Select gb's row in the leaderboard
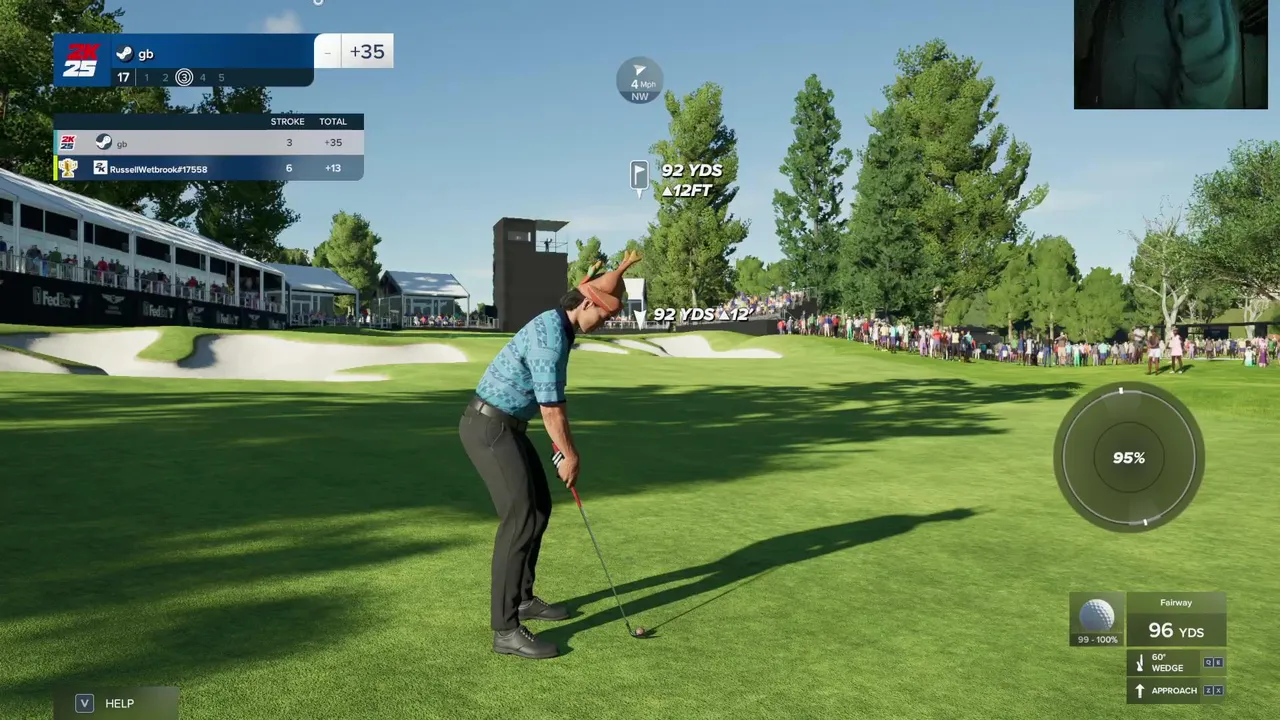This screenshot has height=720, width=1280. click(208, 143)
